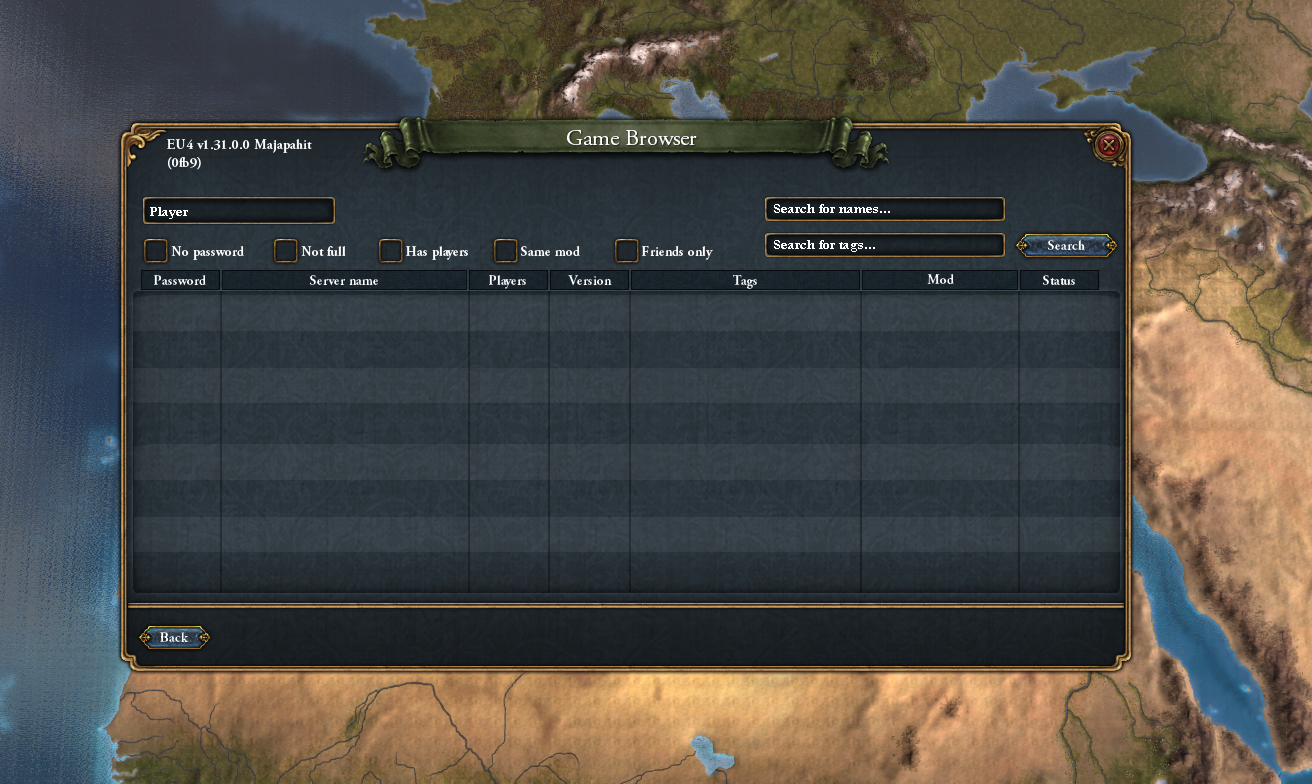Sort servers by the Version column
Viewport: 1312px width, 784px height.
tap(589, 280)
